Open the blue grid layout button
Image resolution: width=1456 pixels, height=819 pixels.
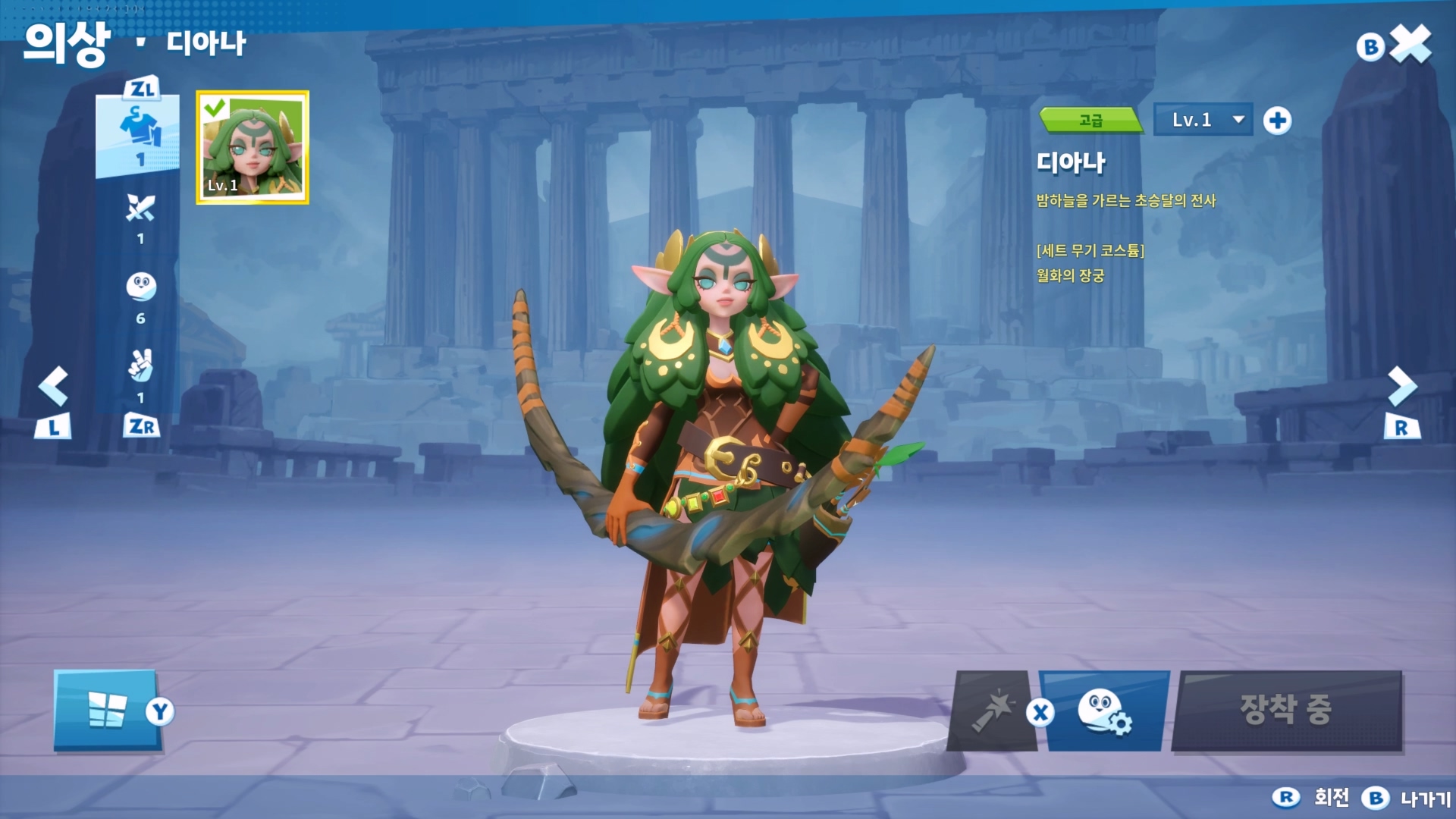click(x=107, y=711)
